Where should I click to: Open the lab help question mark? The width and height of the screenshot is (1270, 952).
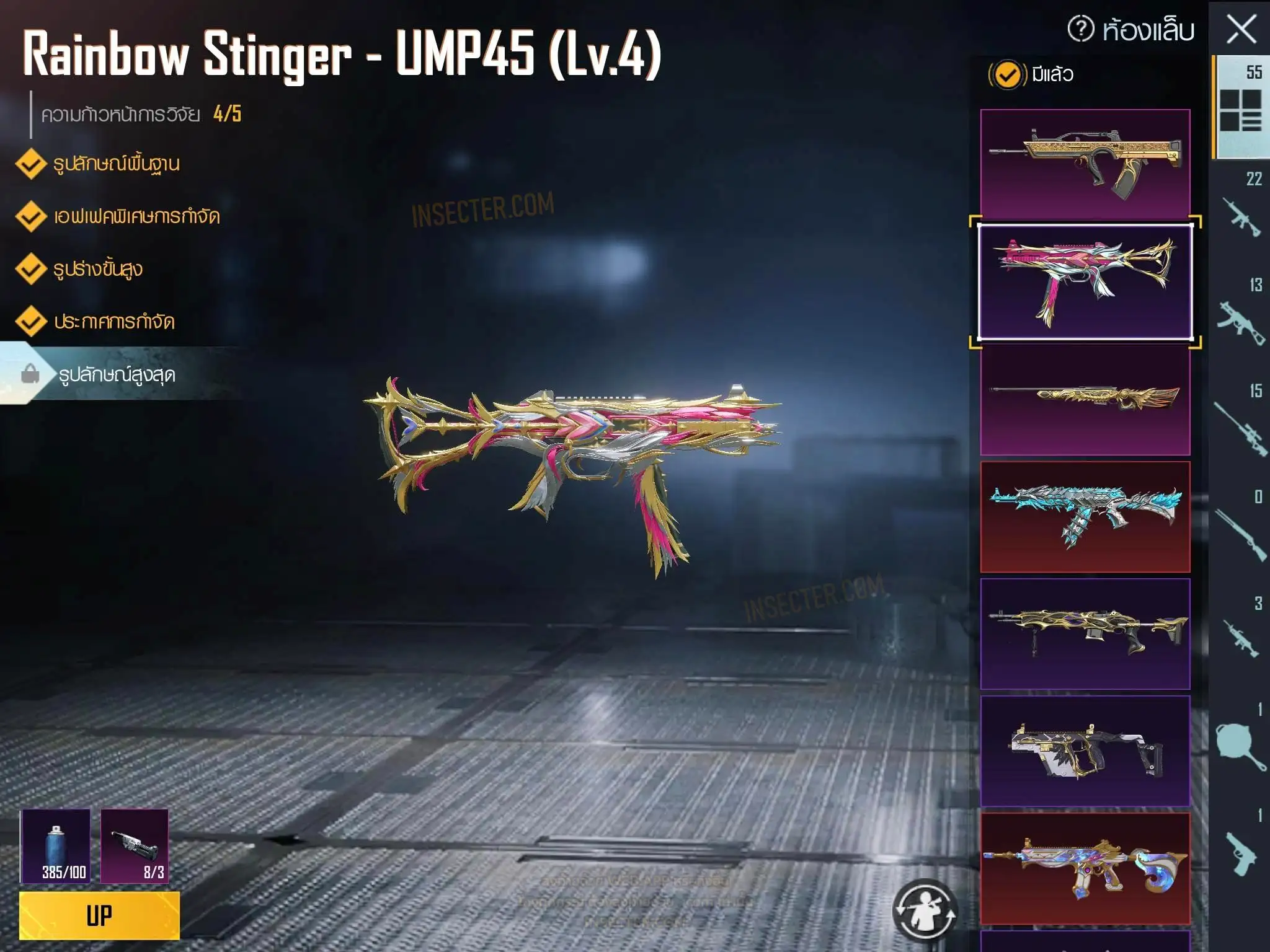tap(1081, 29)
